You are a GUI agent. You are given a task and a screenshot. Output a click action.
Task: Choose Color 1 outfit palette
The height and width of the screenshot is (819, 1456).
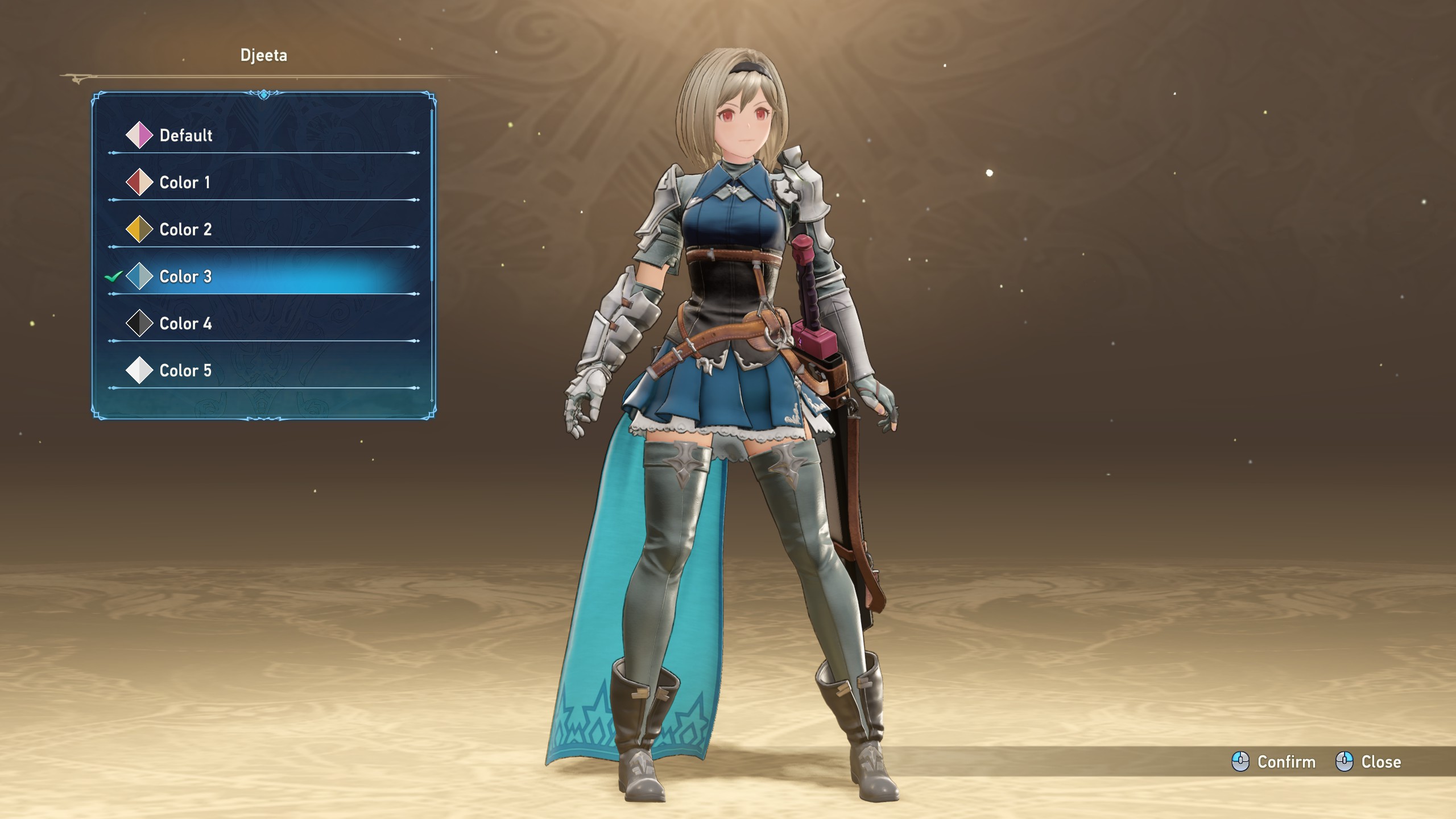[184, 183]
